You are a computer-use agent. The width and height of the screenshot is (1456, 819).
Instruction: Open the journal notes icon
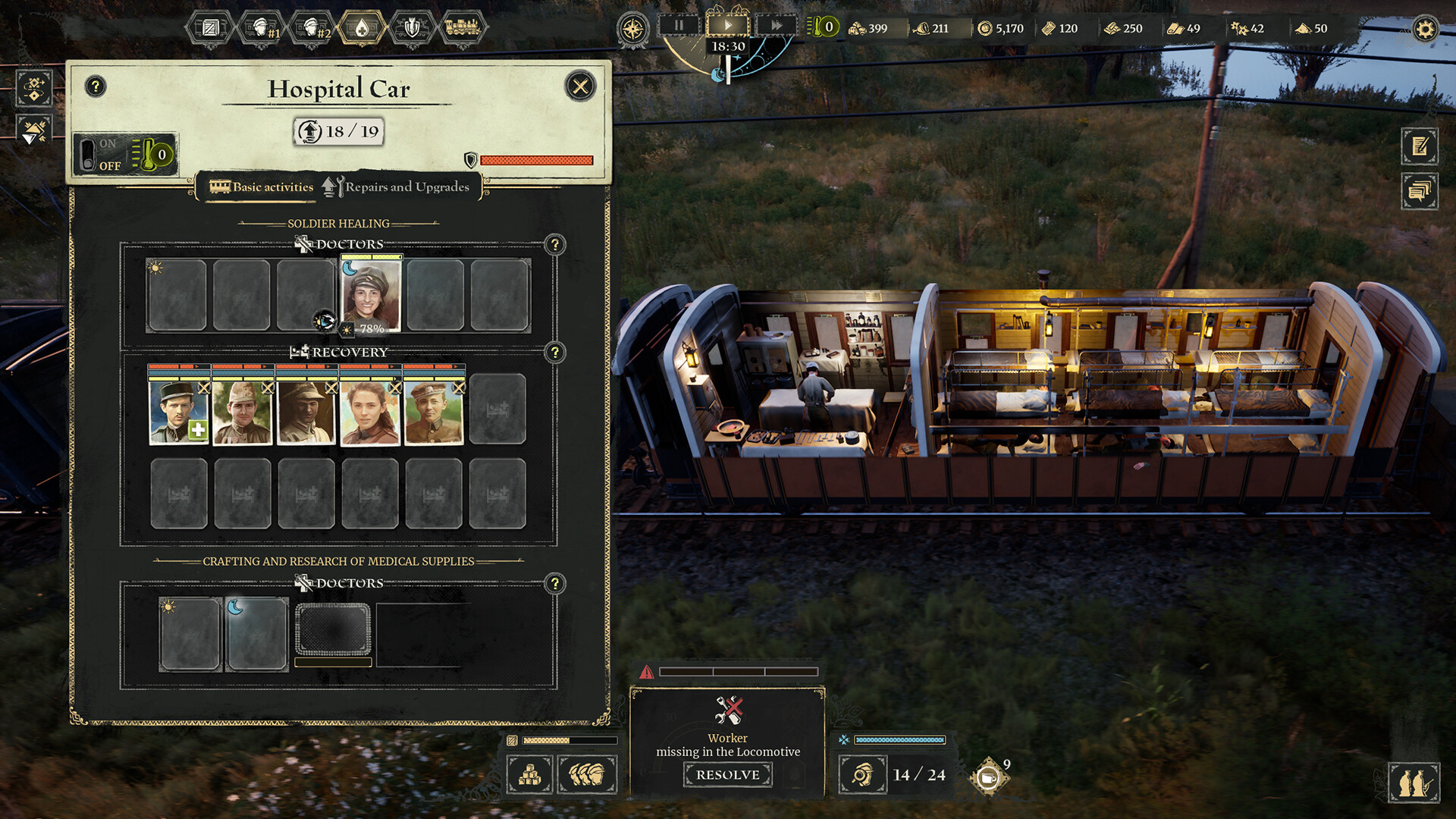[x=1420, y=146]
